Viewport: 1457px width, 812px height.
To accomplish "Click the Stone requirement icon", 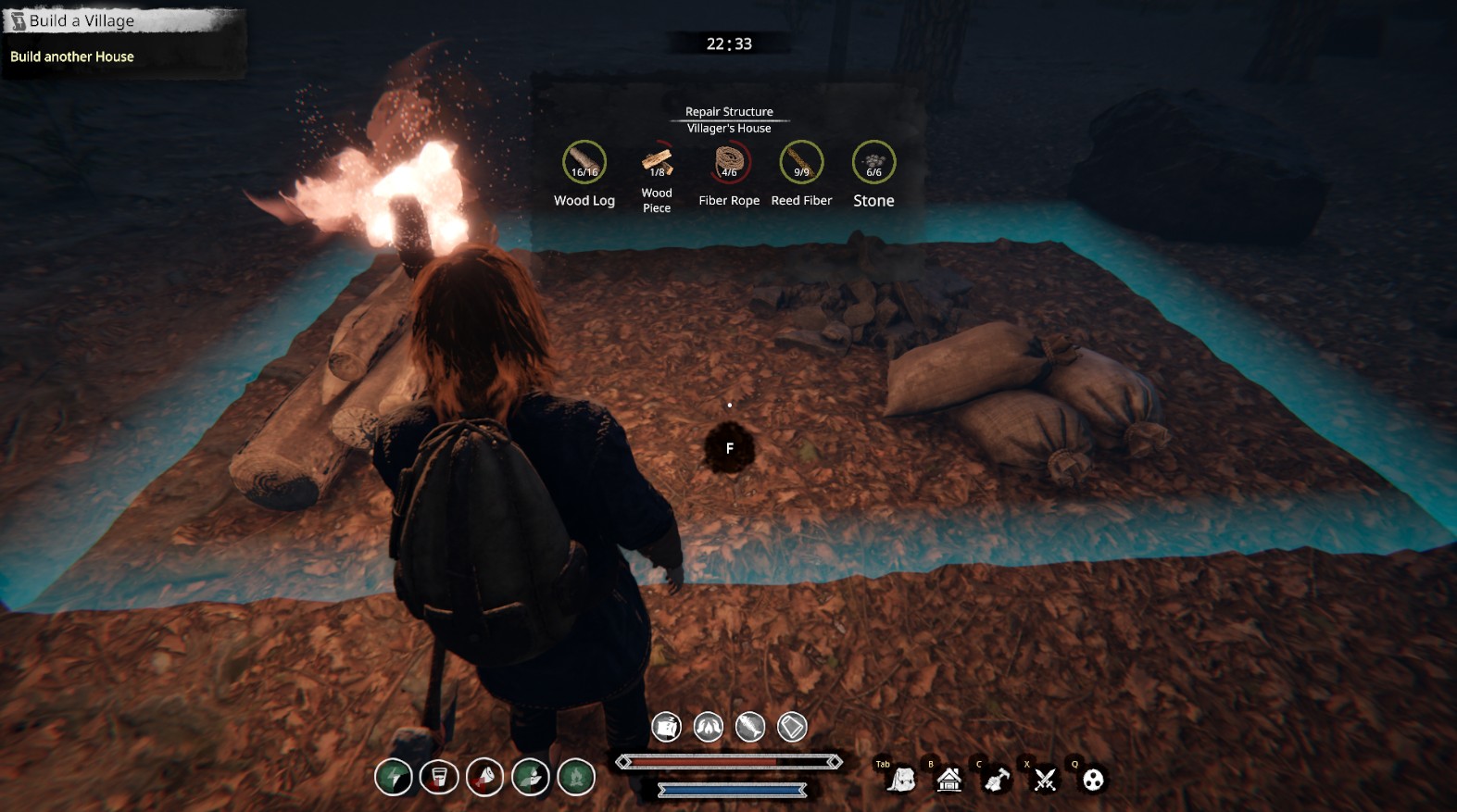I will [x=873, y=163].
